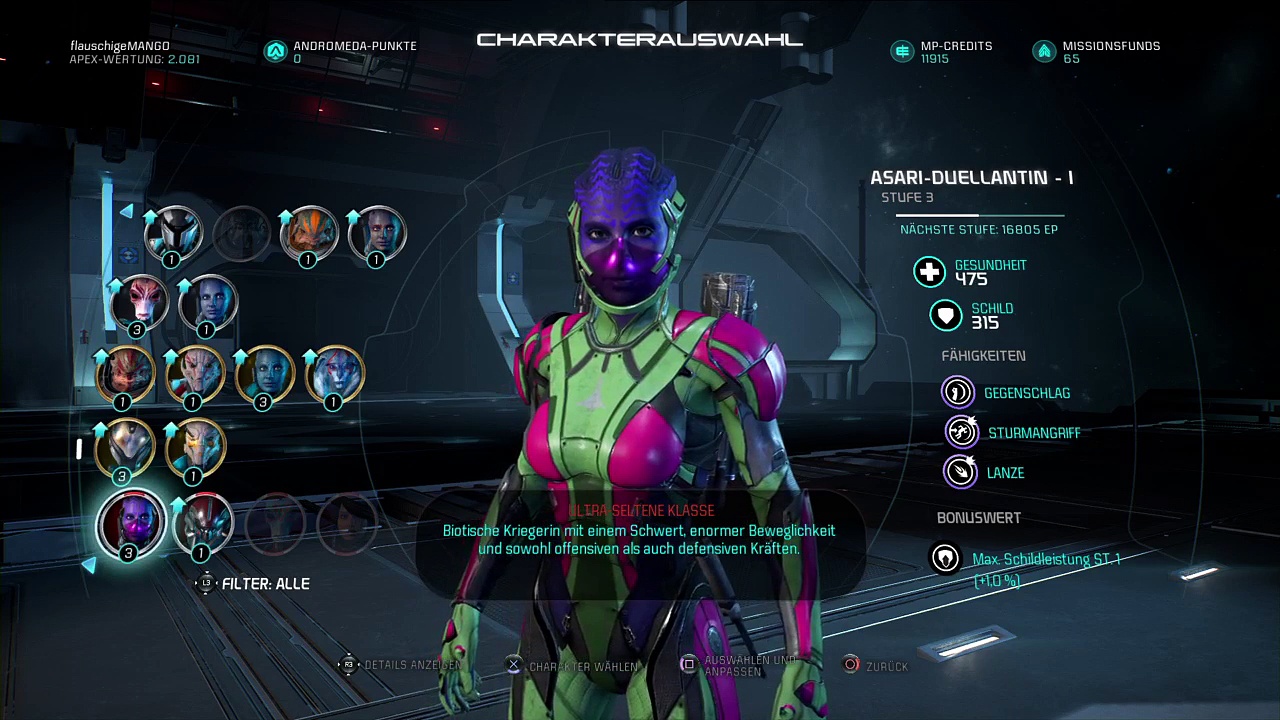View the Lanze ability icon

pyautogui.click(x=960, y=472)
